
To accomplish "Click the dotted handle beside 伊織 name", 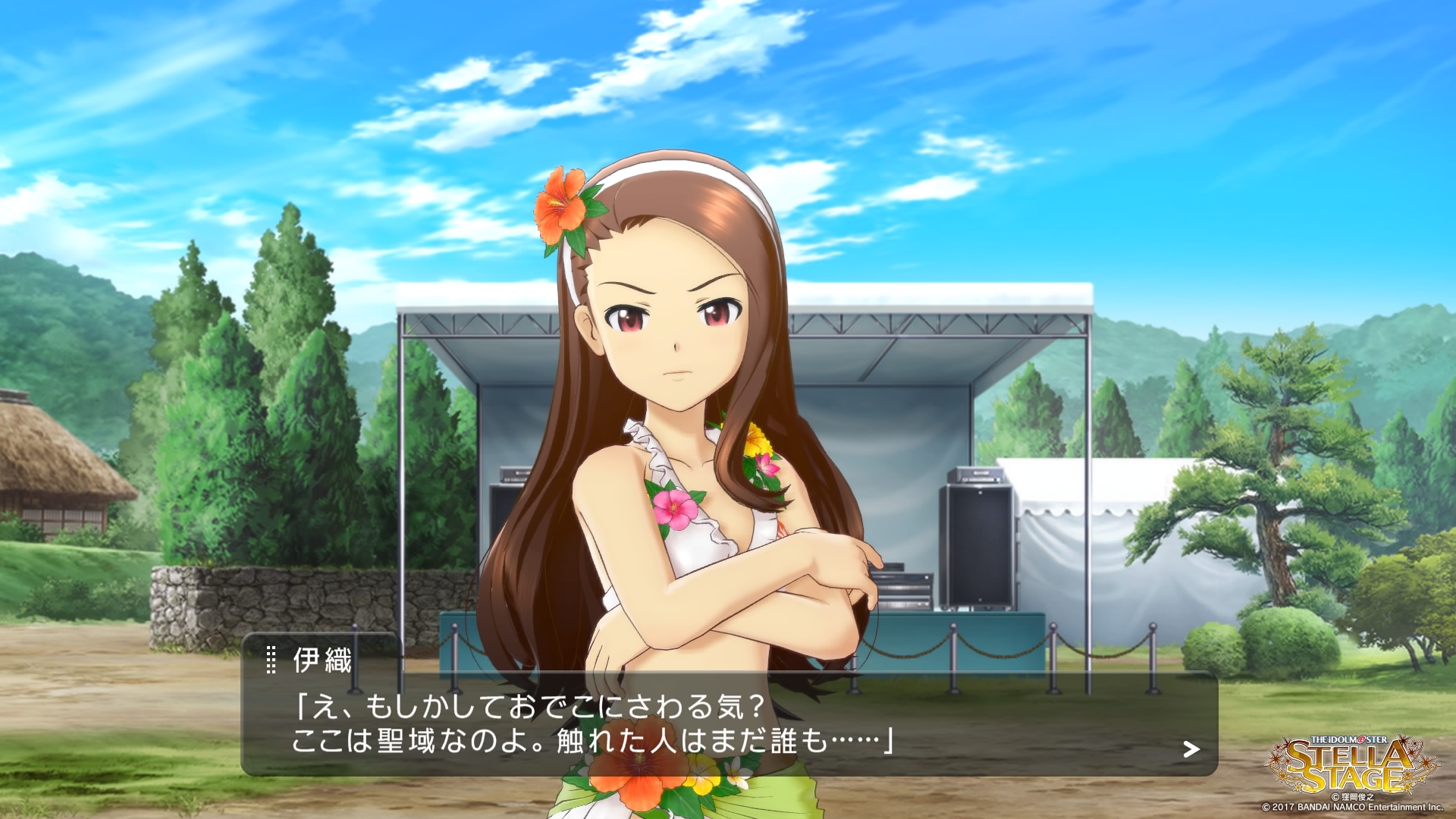I will [271, 660].
